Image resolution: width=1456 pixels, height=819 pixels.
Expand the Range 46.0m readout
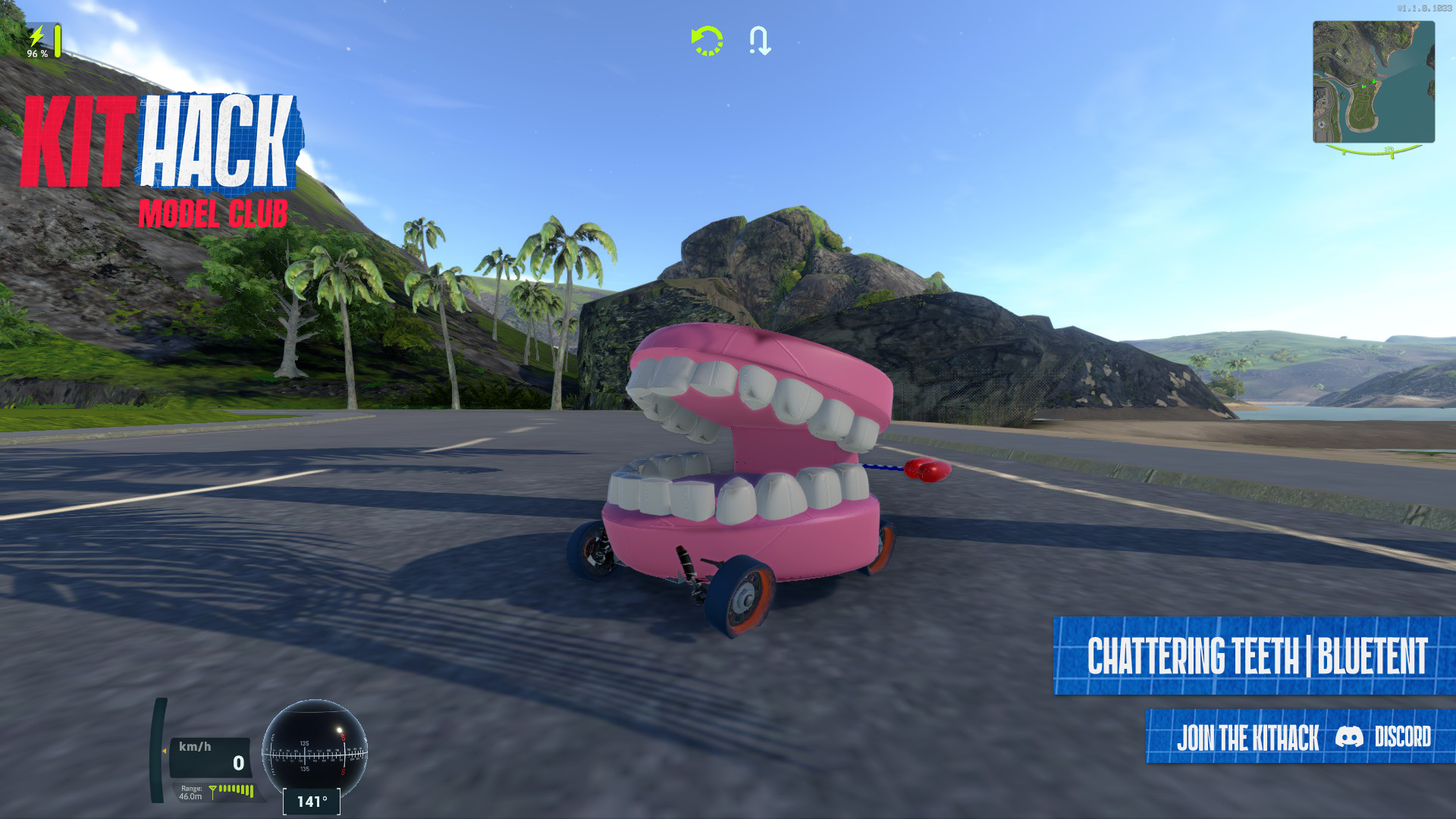(x=190, y=792)
